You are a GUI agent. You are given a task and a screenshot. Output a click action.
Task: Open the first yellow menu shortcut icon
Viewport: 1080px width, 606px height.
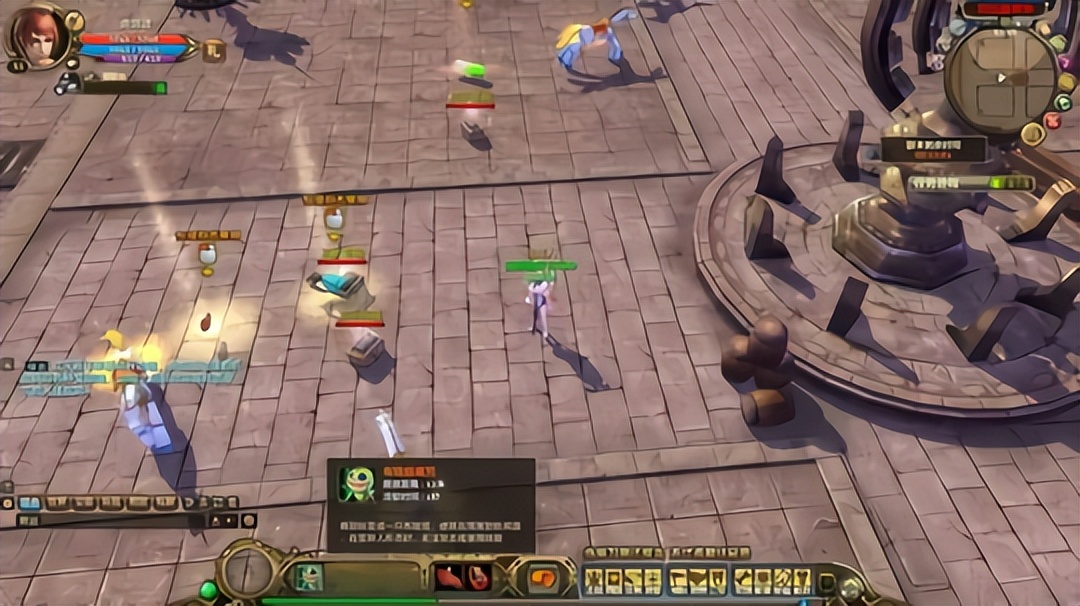point(595,579)
